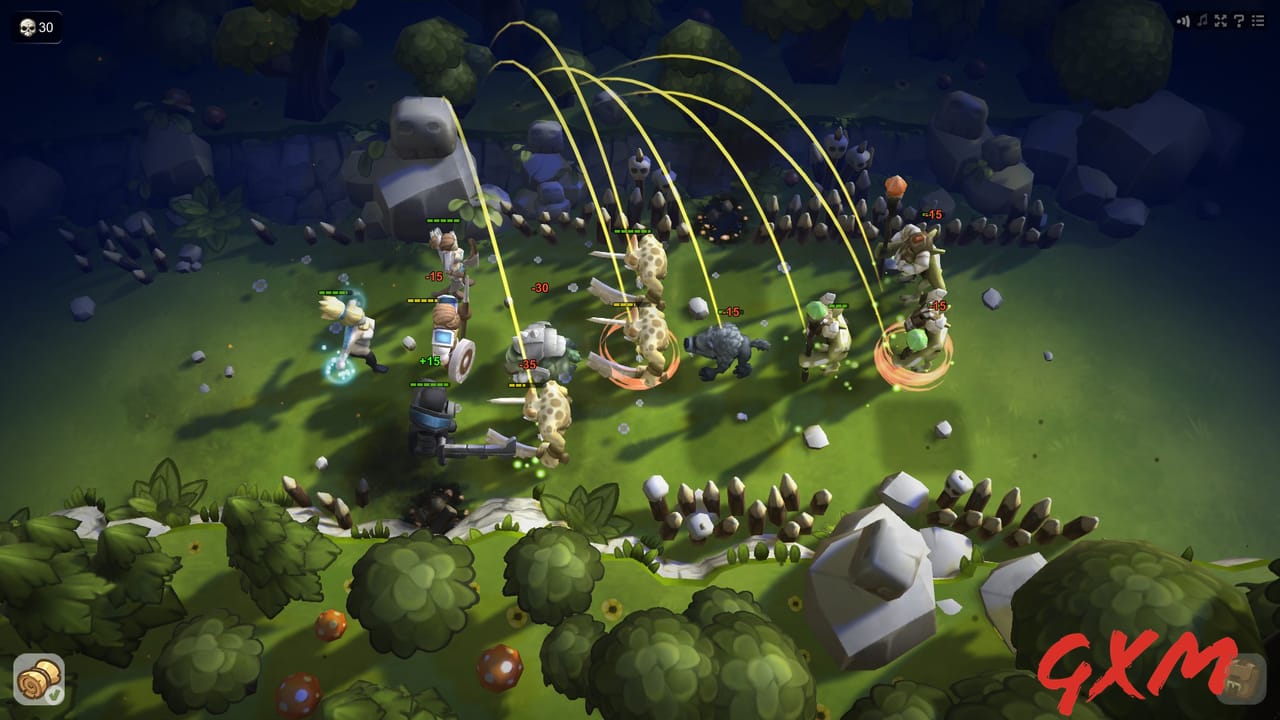1280x720 pixels.
Task: Open the help question mark icon
Action: pos(1238,20)
